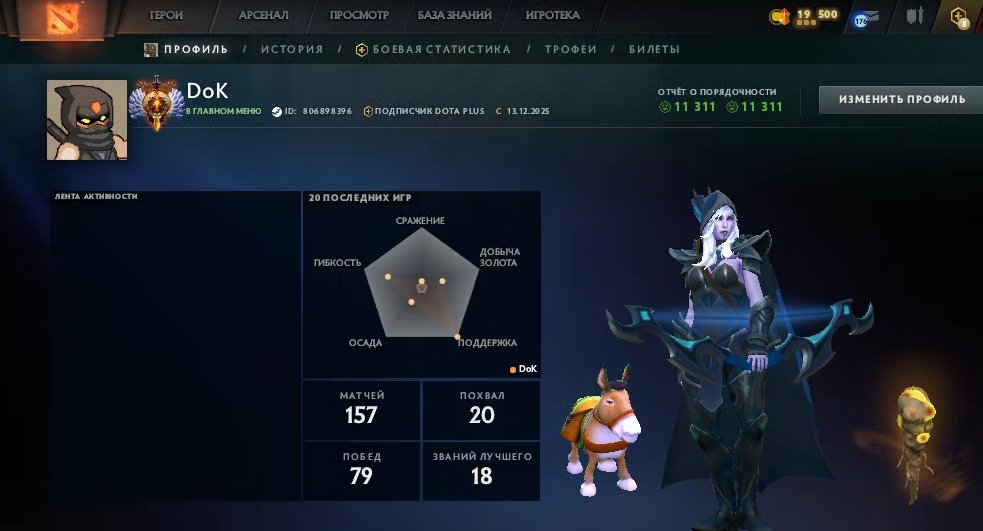
Task: Switch to the История tab
Action: (x=292, y=49)
